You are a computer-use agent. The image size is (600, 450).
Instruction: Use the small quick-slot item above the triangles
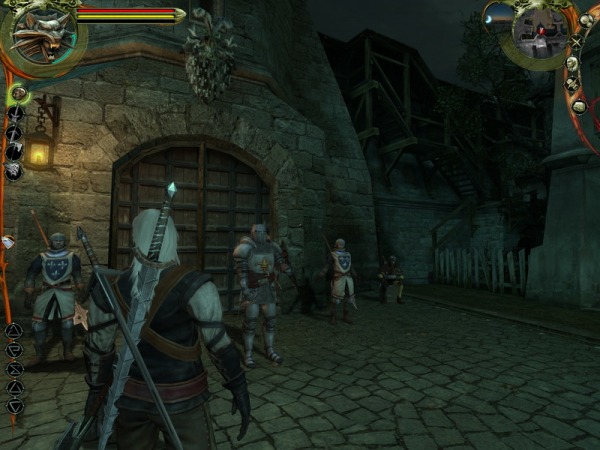(x=8, y=242)
